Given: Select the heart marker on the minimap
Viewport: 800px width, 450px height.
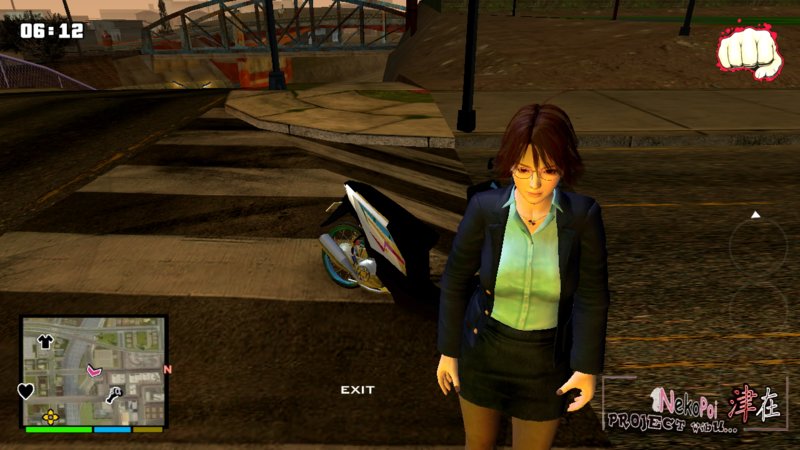Looking at the screenshot, I should point(26,391).
